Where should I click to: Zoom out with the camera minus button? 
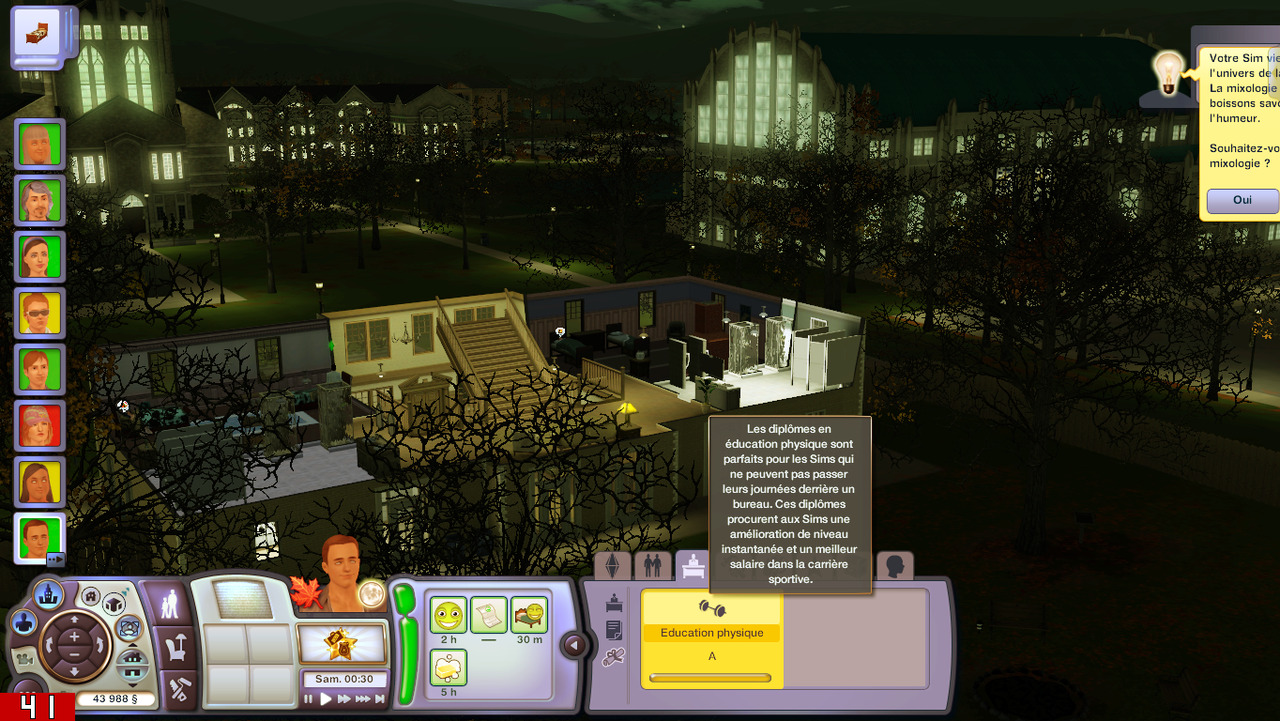(x=74, y=657)
